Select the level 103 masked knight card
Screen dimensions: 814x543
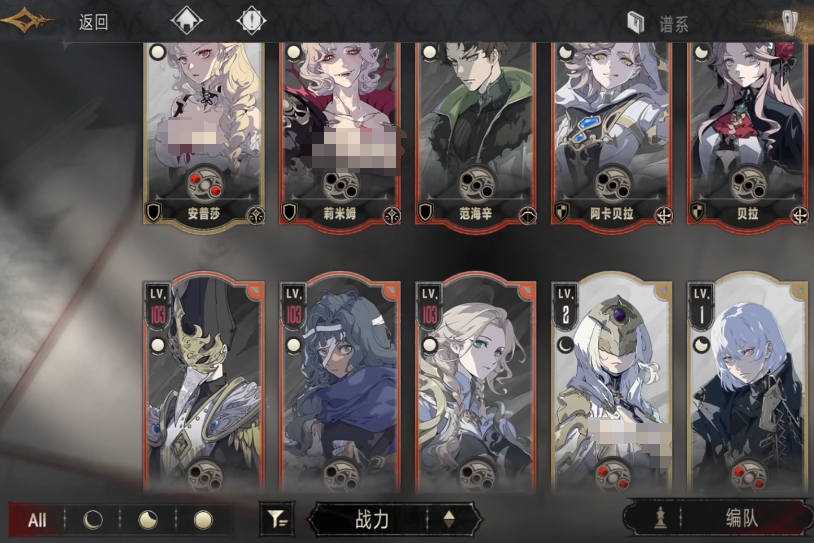[203, 385]
